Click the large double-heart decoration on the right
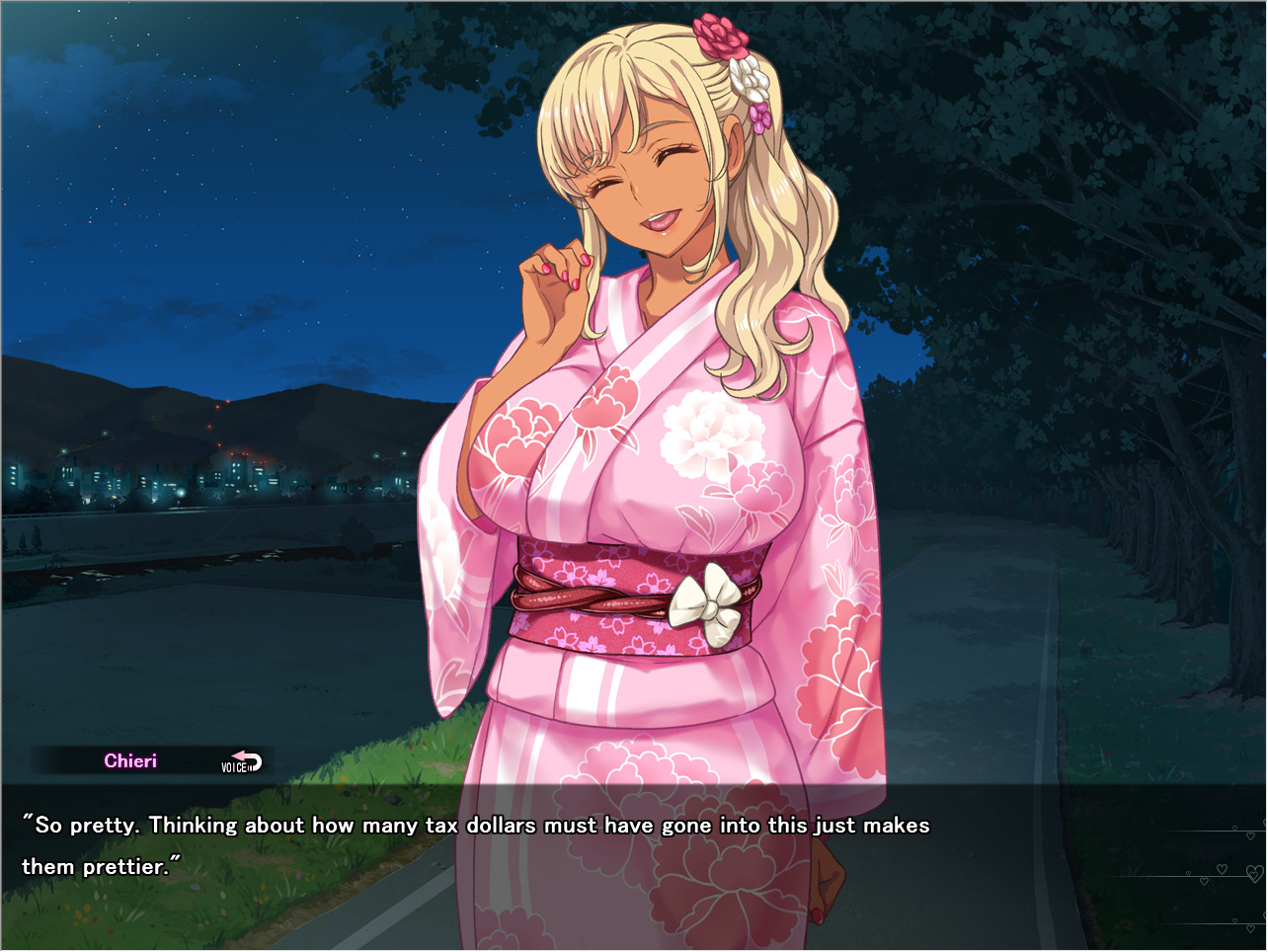Screen dimensions: 1268x952 (x=1254, y=873)
